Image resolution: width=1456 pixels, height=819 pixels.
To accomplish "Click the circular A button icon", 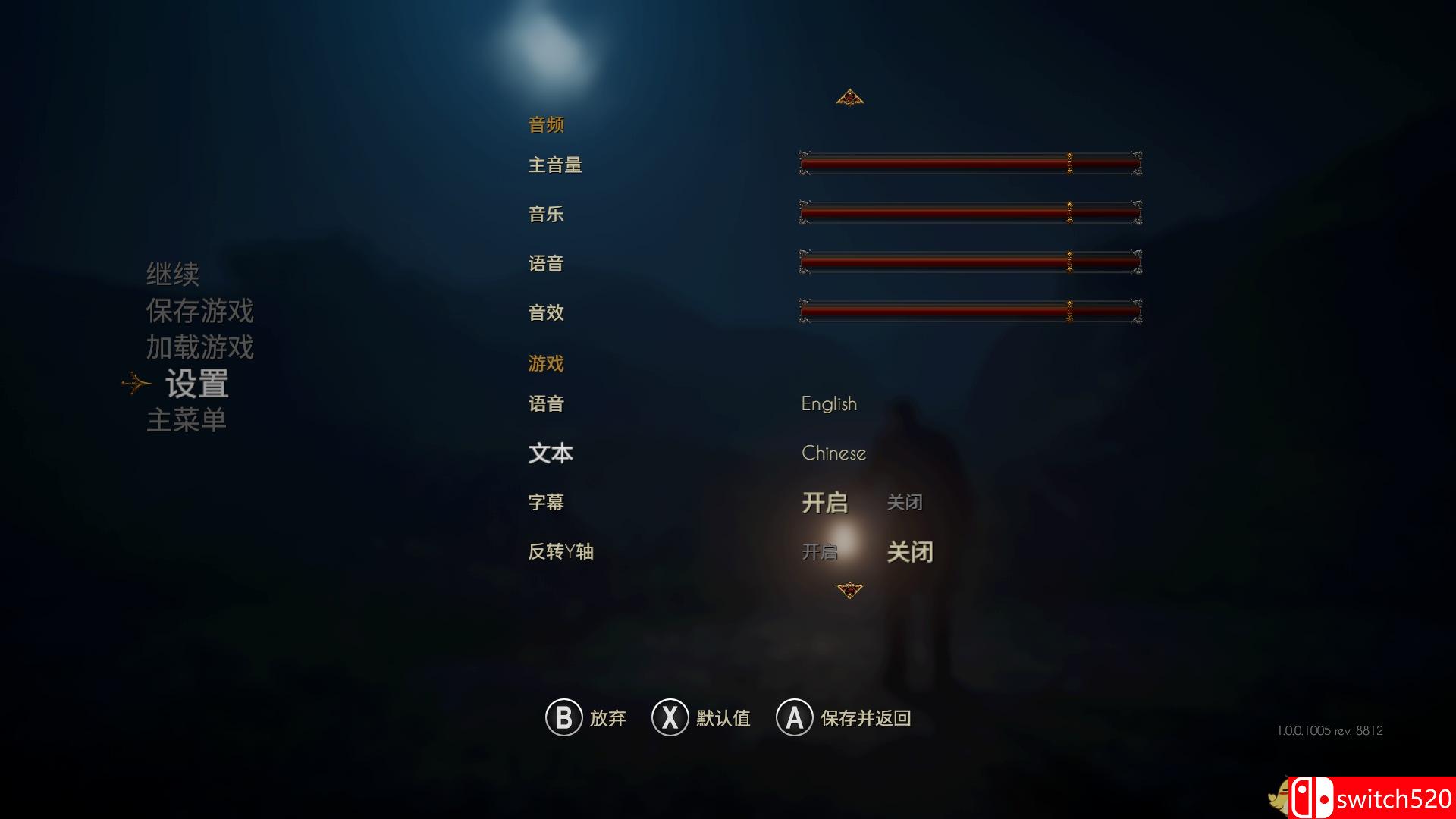I will [793, 718].
